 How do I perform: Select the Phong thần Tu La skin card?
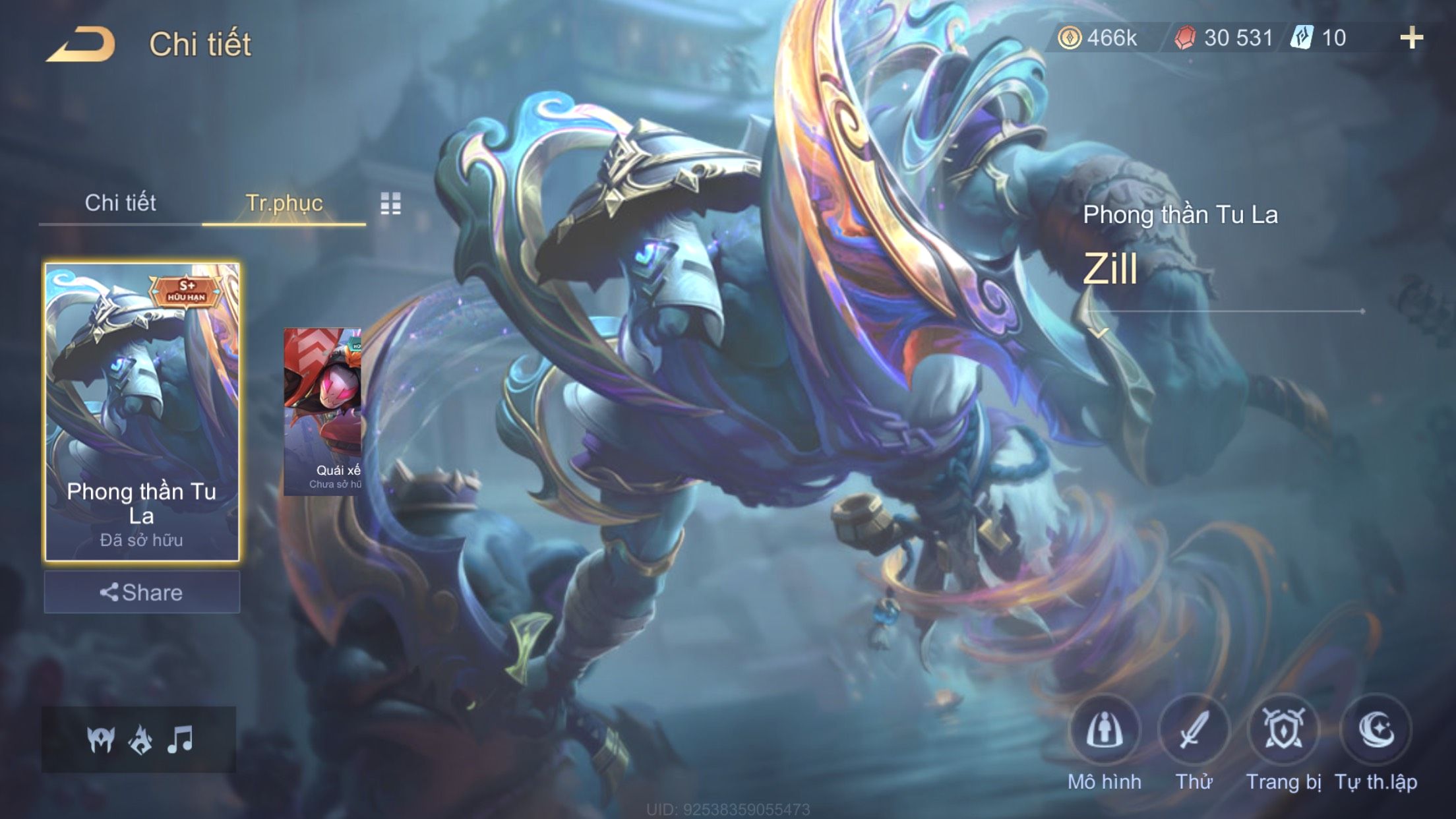[x=142, y=411]
